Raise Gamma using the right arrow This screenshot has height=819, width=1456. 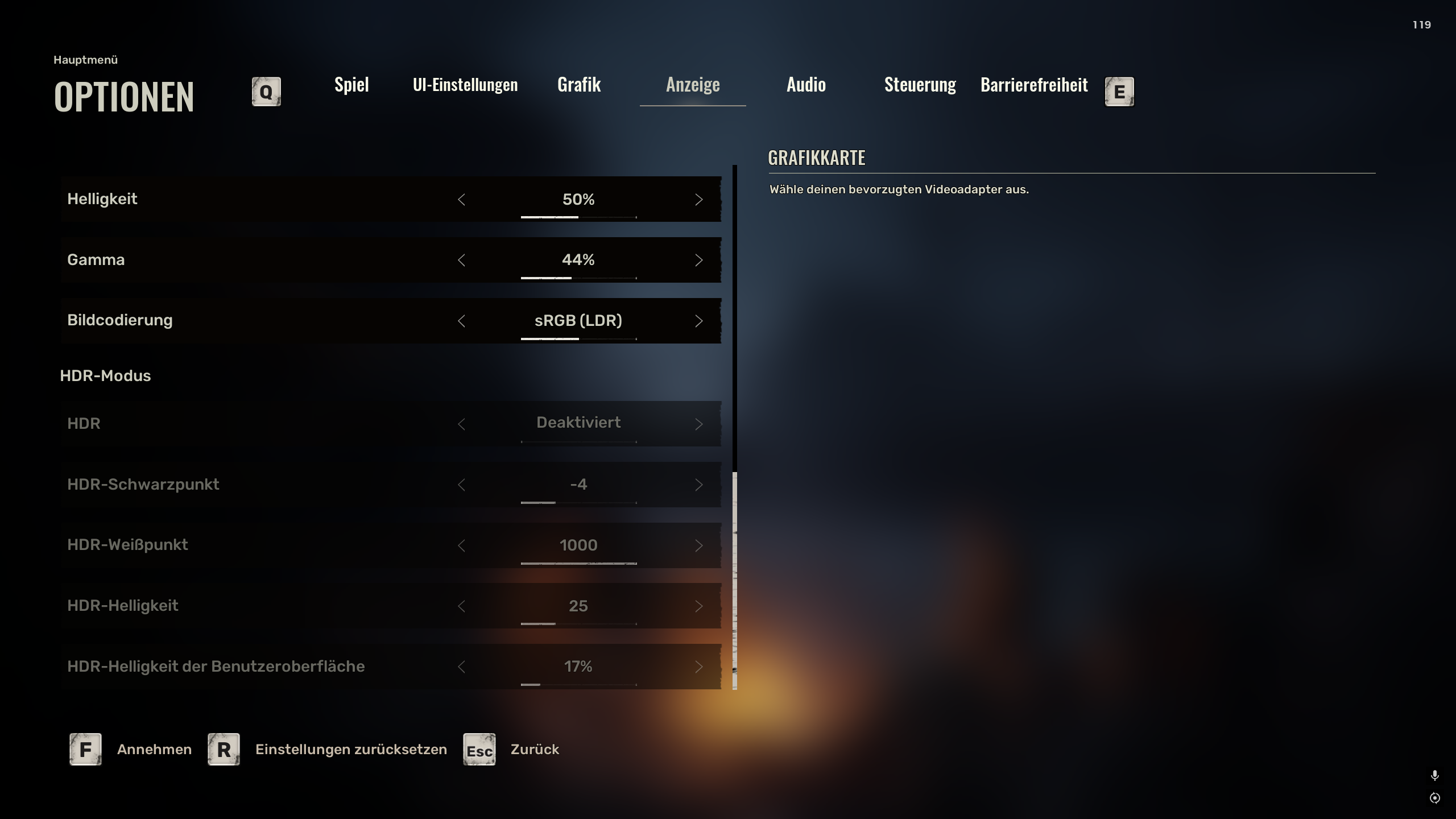click(x=698, y=260)
